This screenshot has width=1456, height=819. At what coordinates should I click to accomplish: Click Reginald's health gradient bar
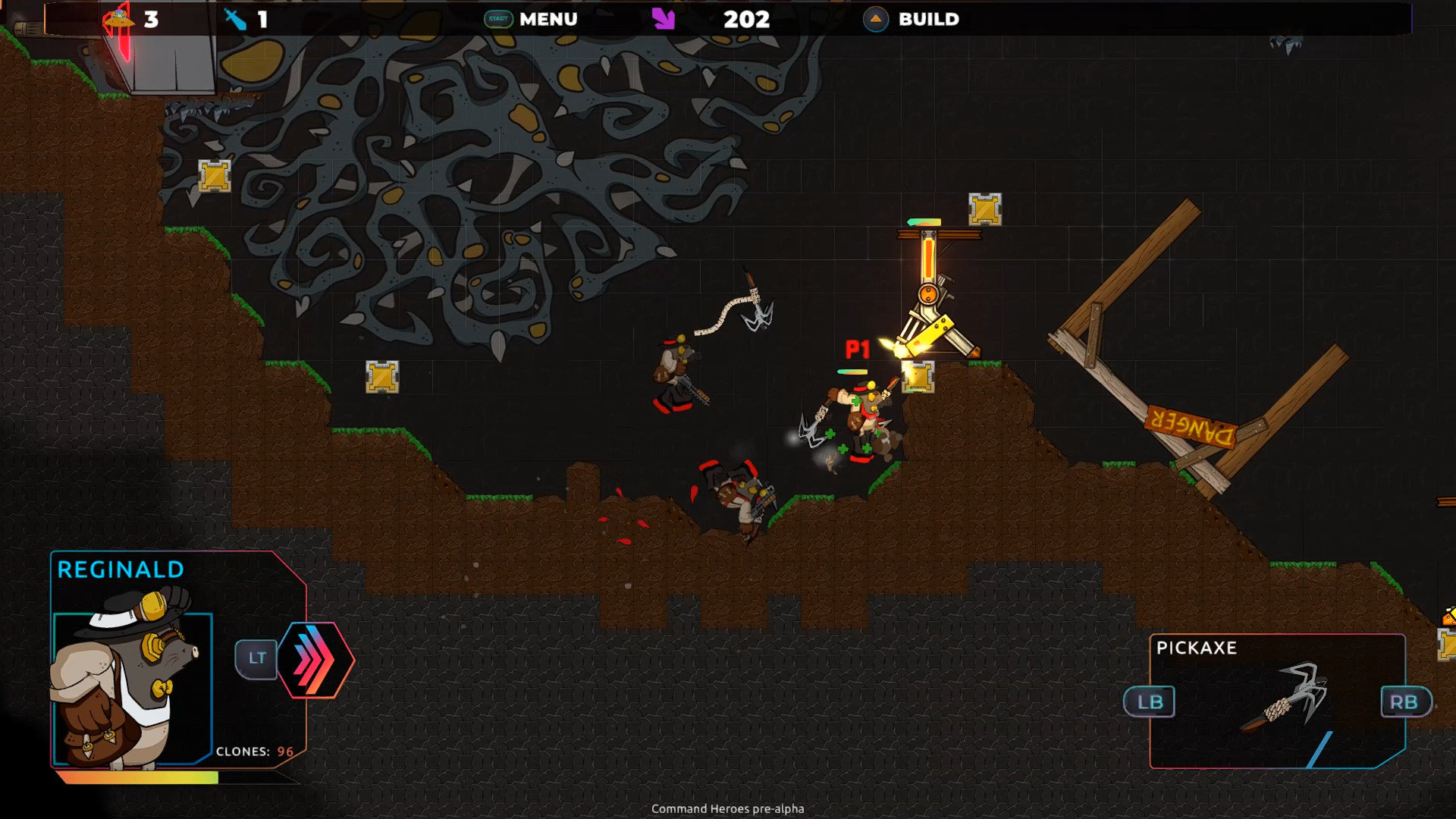pos(136,776)
